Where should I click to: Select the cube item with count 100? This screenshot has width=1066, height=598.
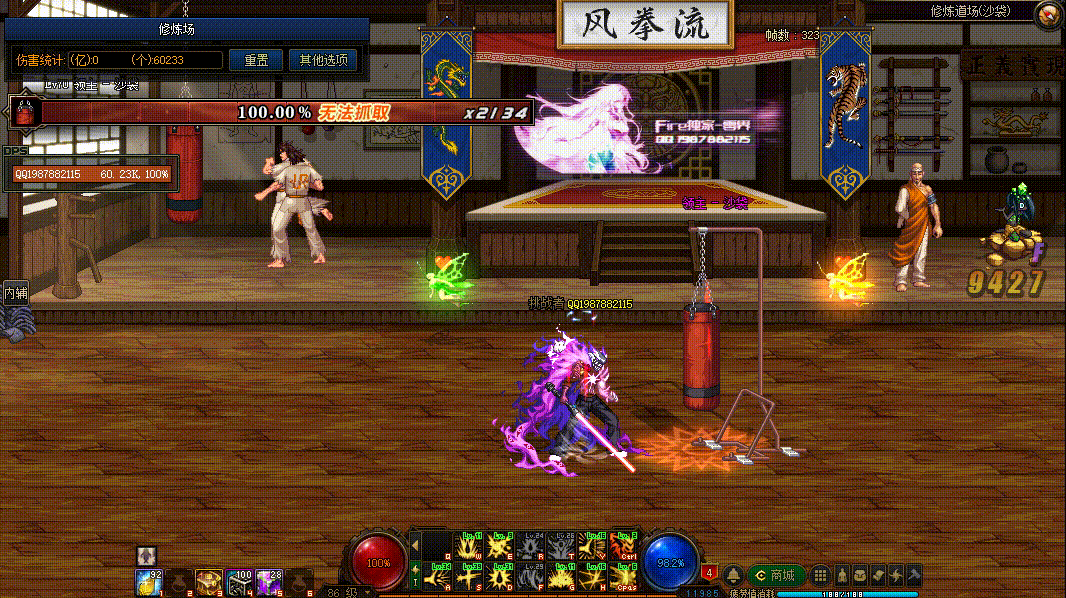tap(239, 581)
